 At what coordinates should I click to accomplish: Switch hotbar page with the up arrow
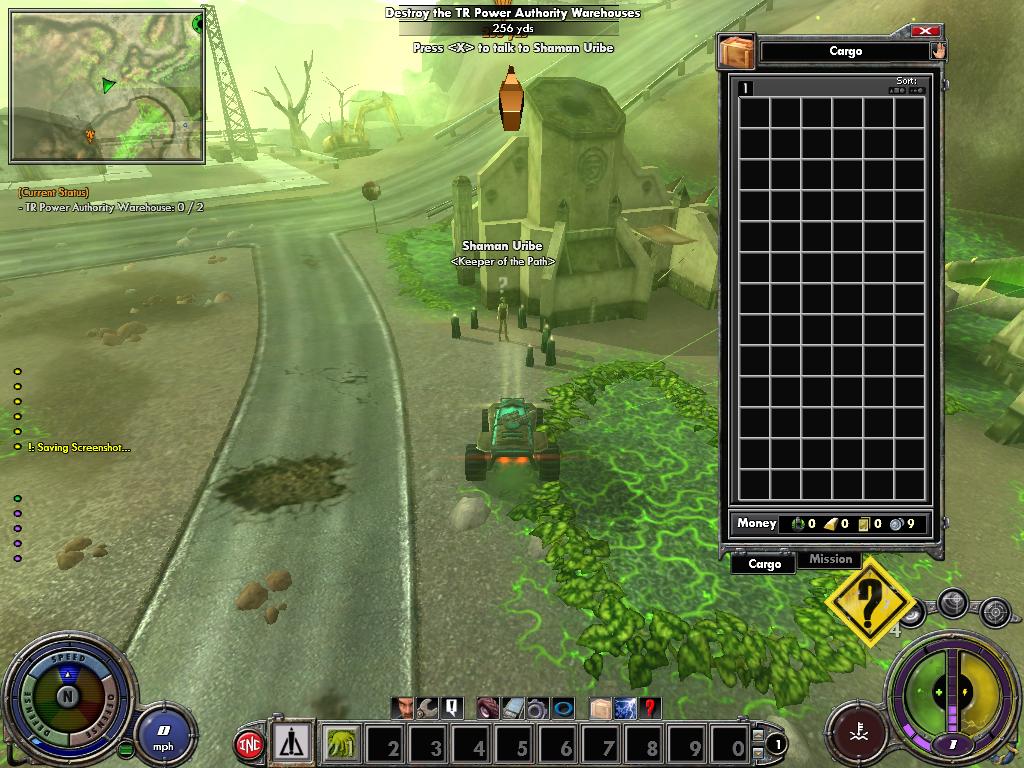tap(758, 736)
